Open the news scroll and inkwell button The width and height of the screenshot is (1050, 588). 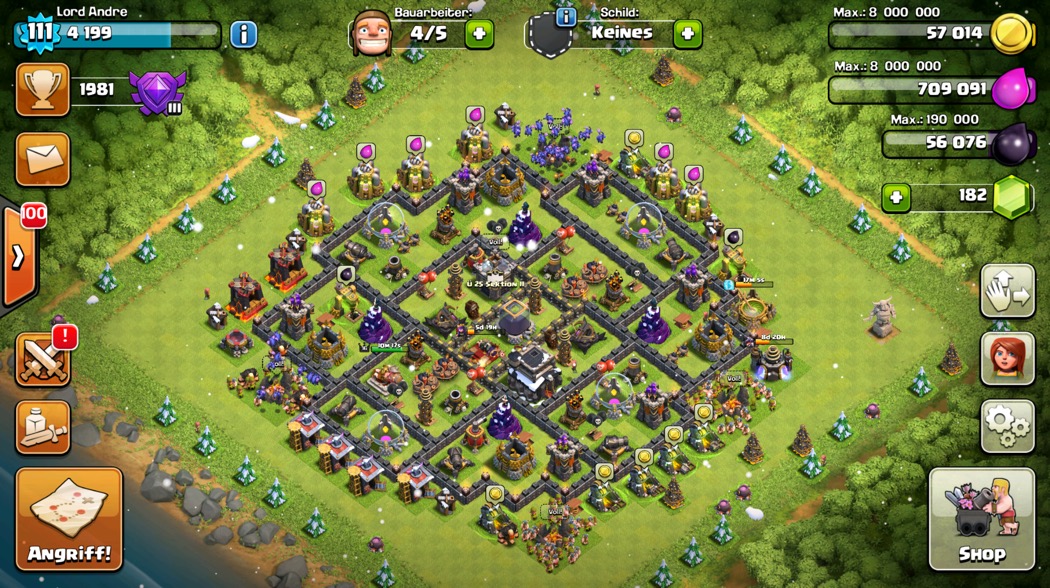click(43, 427)
